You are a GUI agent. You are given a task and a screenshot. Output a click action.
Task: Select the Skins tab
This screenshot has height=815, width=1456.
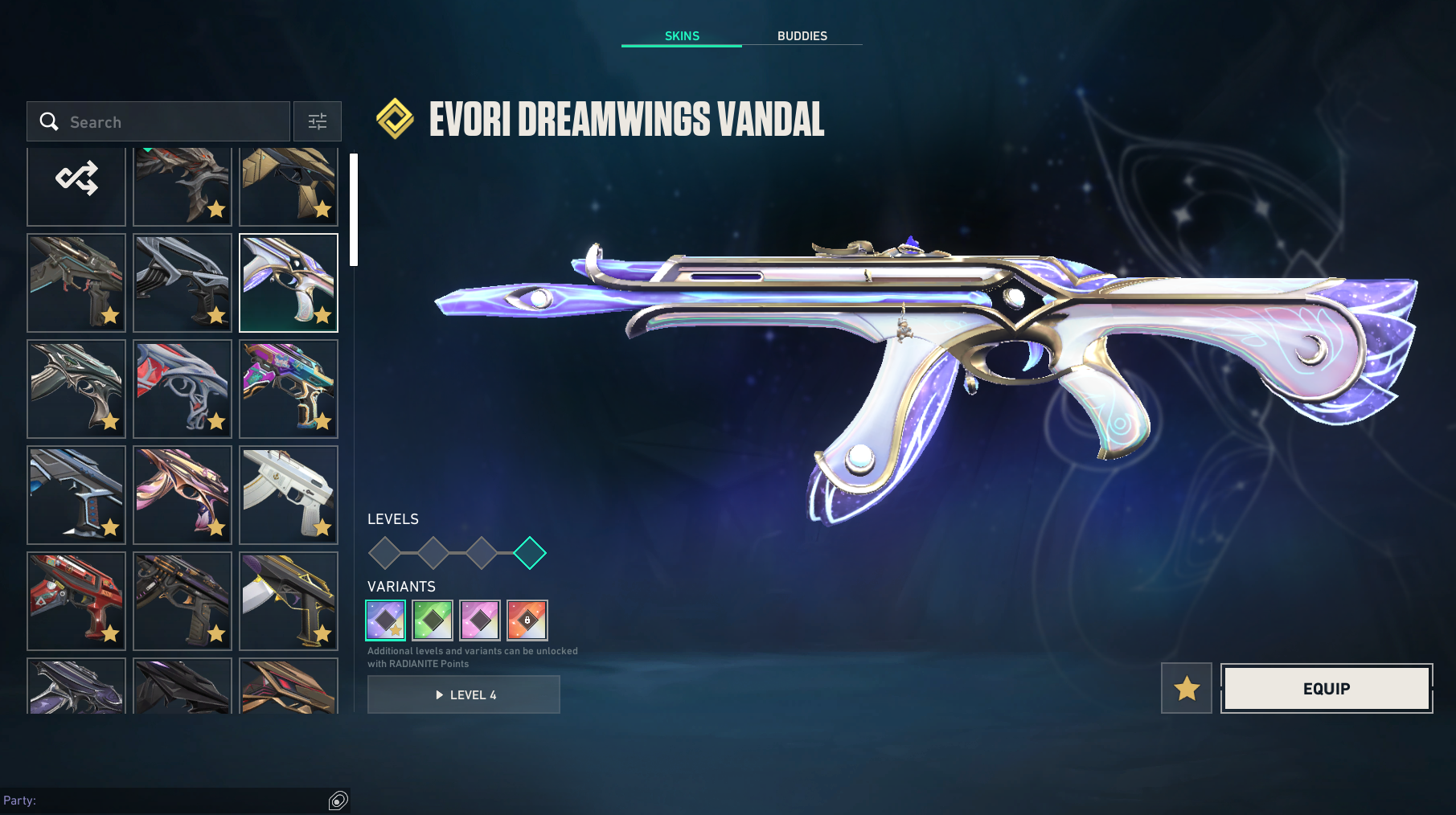(x=682, y=36)
